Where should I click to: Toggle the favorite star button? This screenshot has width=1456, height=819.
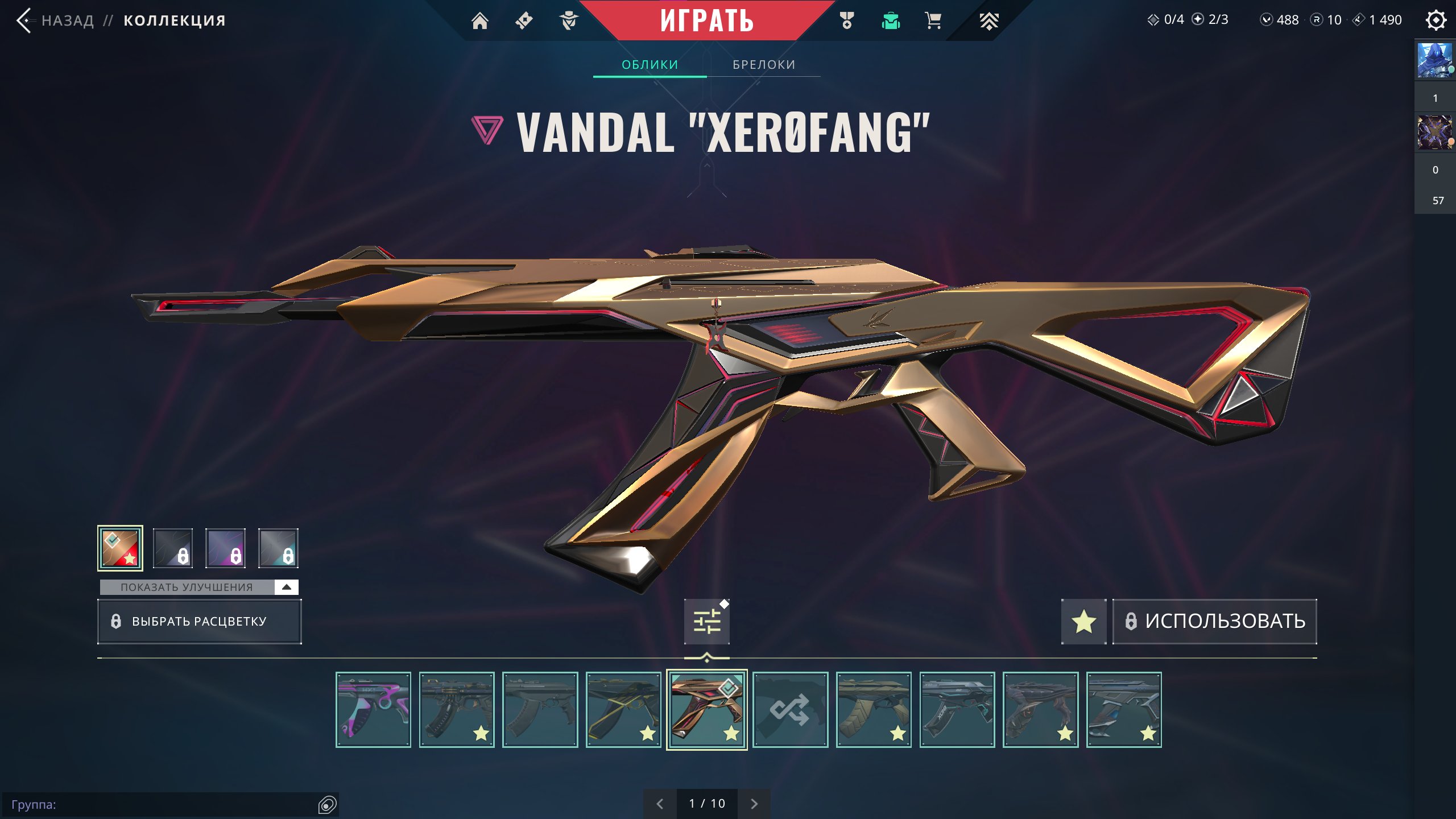coord(1083,621)
